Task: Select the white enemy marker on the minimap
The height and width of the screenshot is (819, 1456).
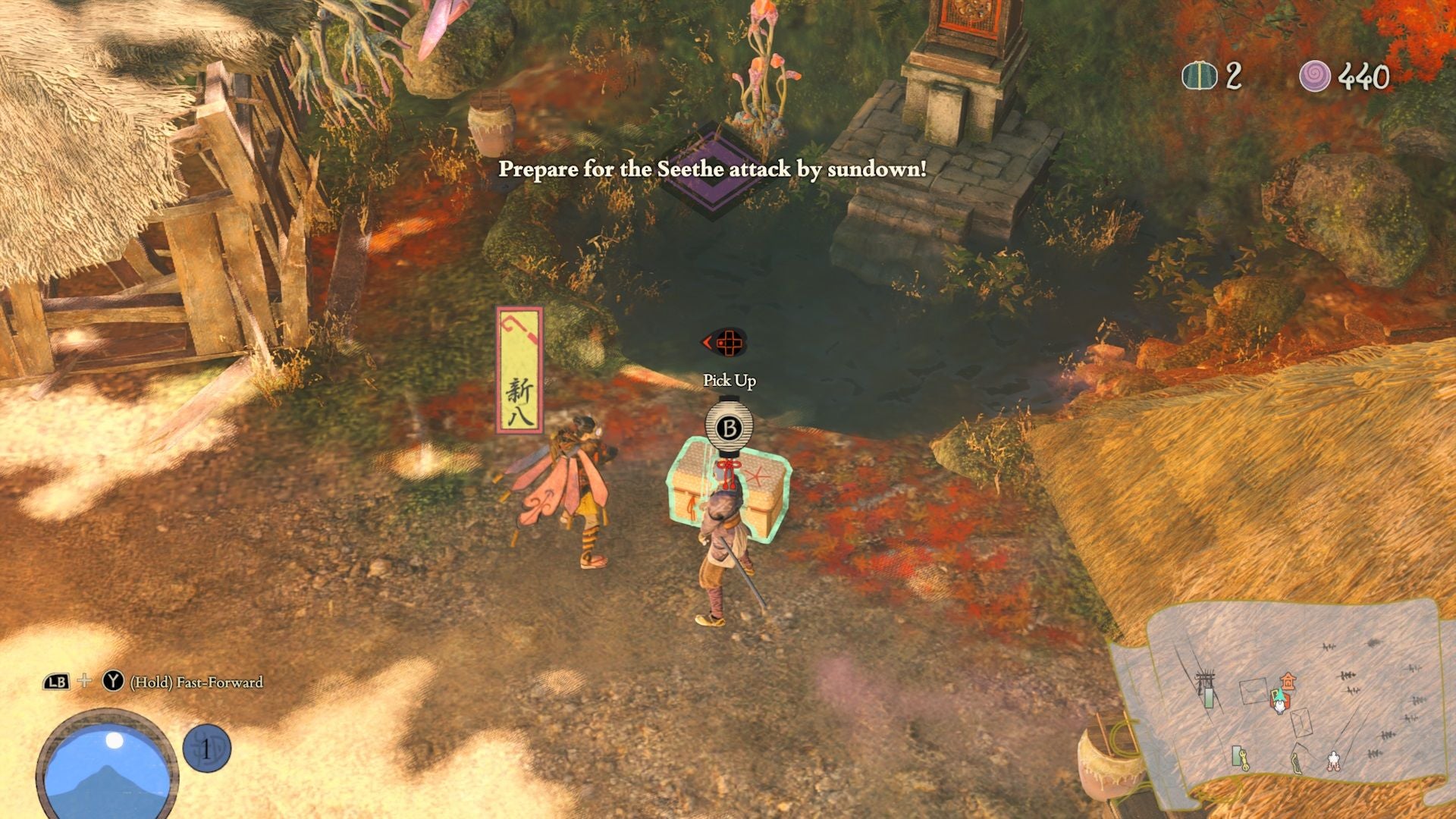Action: coord(1333,762)
